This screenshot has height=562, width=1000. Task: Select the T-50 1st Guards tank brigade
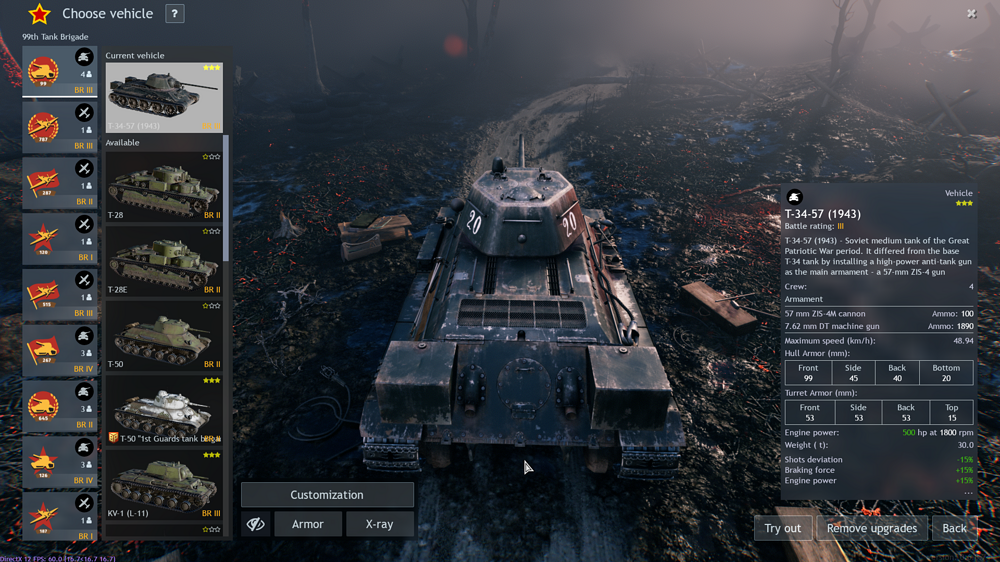(164, 411)
